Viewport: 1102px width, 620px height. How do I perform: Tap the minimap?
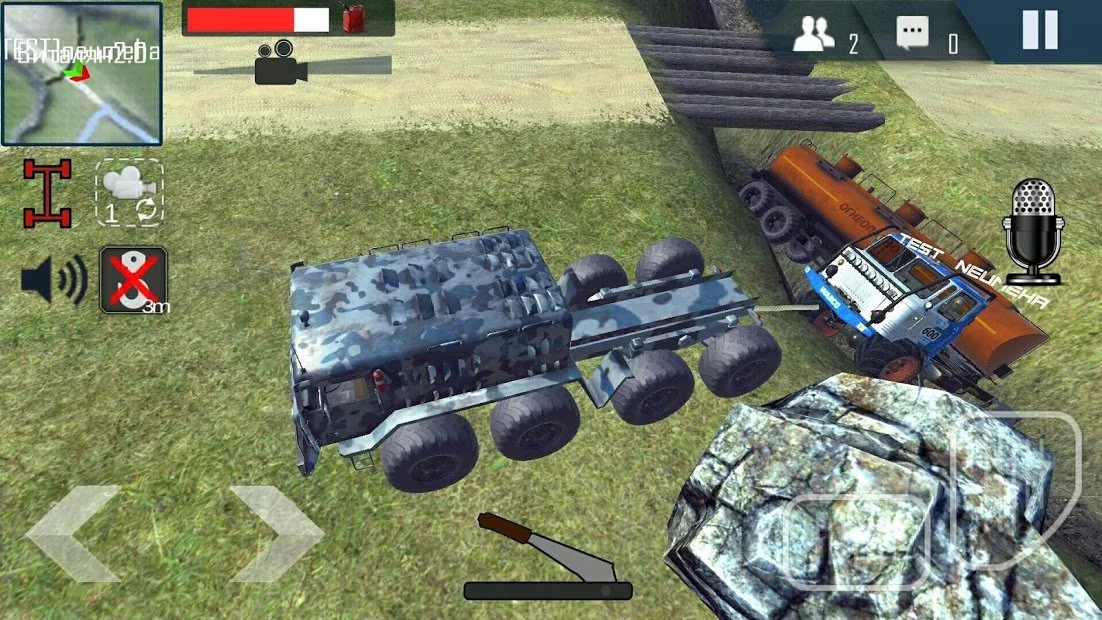pyautogui.click(x=81, y=74)
